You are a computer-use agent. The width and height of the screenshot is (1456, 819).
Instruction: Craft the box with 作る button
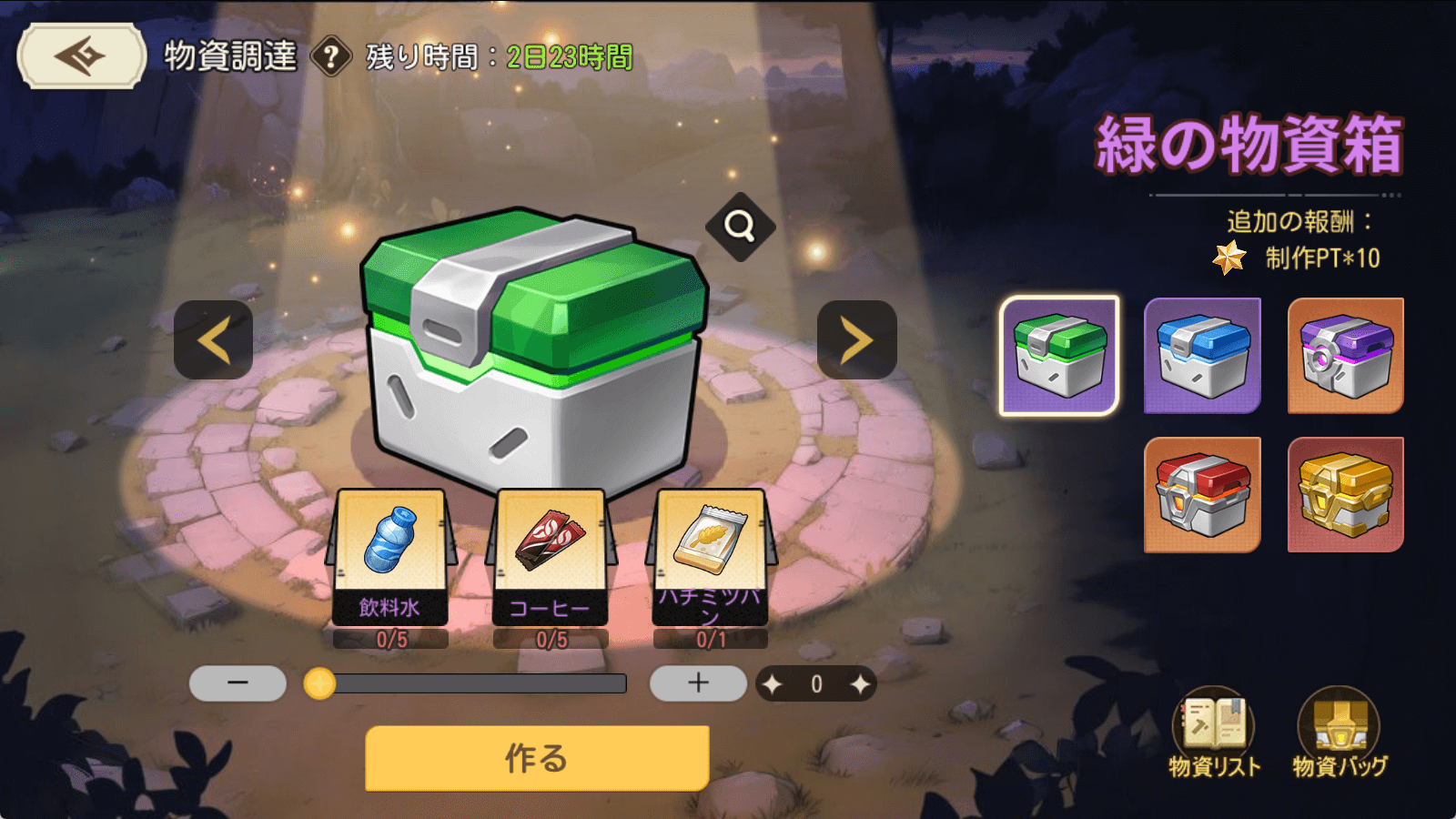537,758
